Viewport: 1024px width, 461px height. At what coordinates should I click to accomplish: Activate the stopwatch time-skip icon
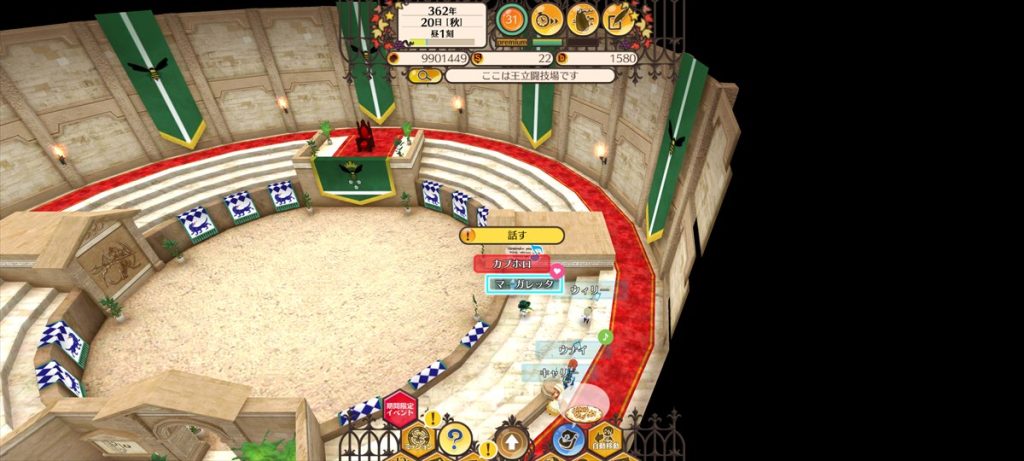coord(547,17)
